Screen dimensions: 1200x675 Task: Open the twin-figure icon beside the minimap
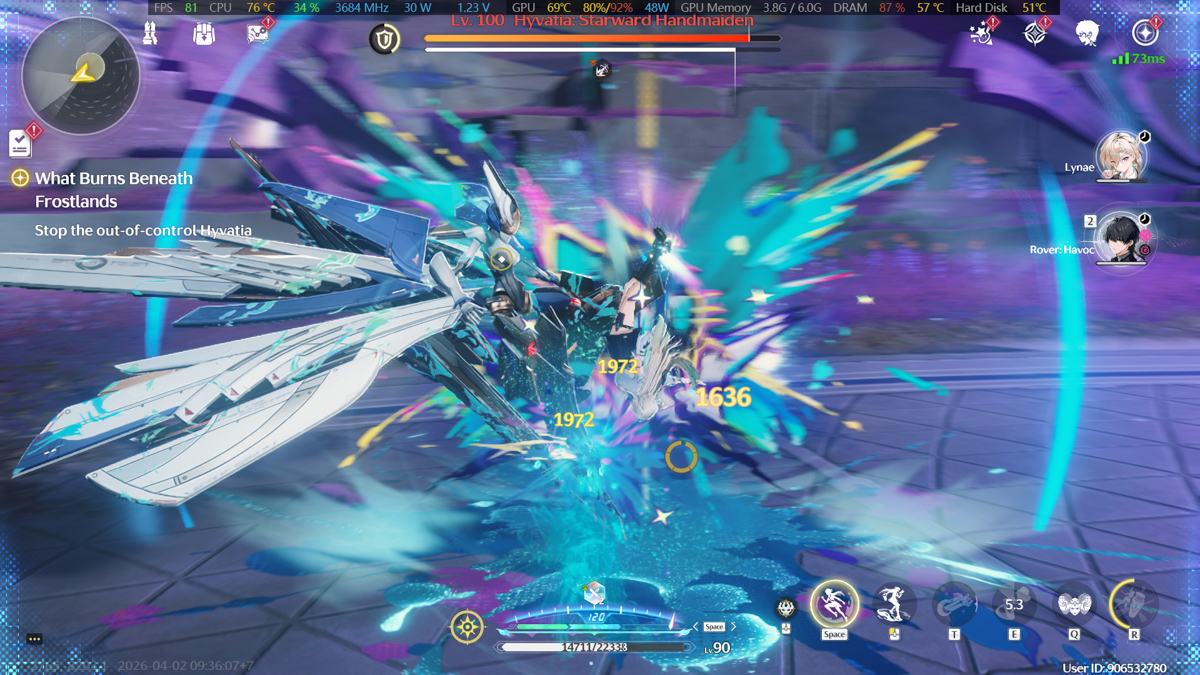click(150, 34)
